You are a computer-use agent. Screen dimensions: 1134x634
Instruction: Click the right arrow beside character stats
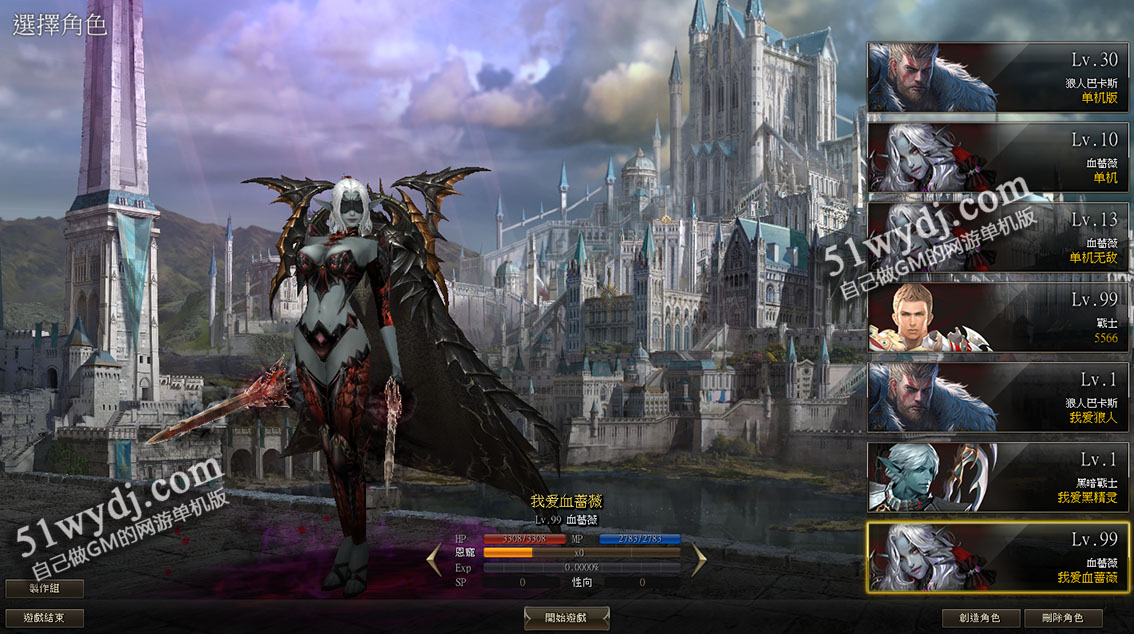pos(699,560)
